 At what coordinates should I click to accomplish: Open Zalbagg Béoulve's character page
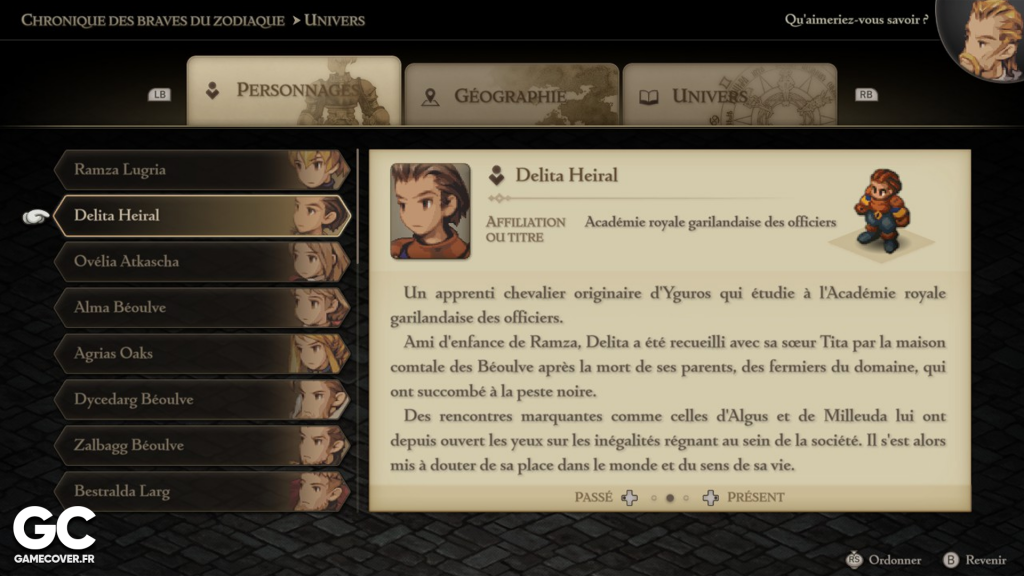[x=200, y=446]
